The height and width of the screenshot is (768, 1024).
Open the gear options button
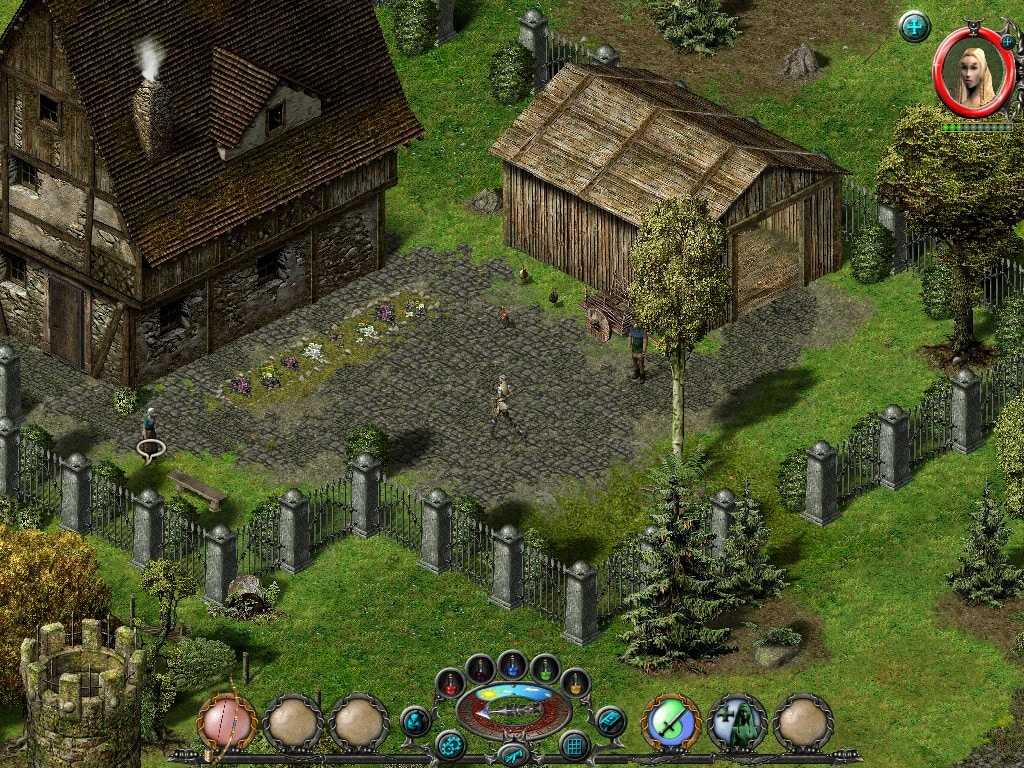tap(450, 745)
